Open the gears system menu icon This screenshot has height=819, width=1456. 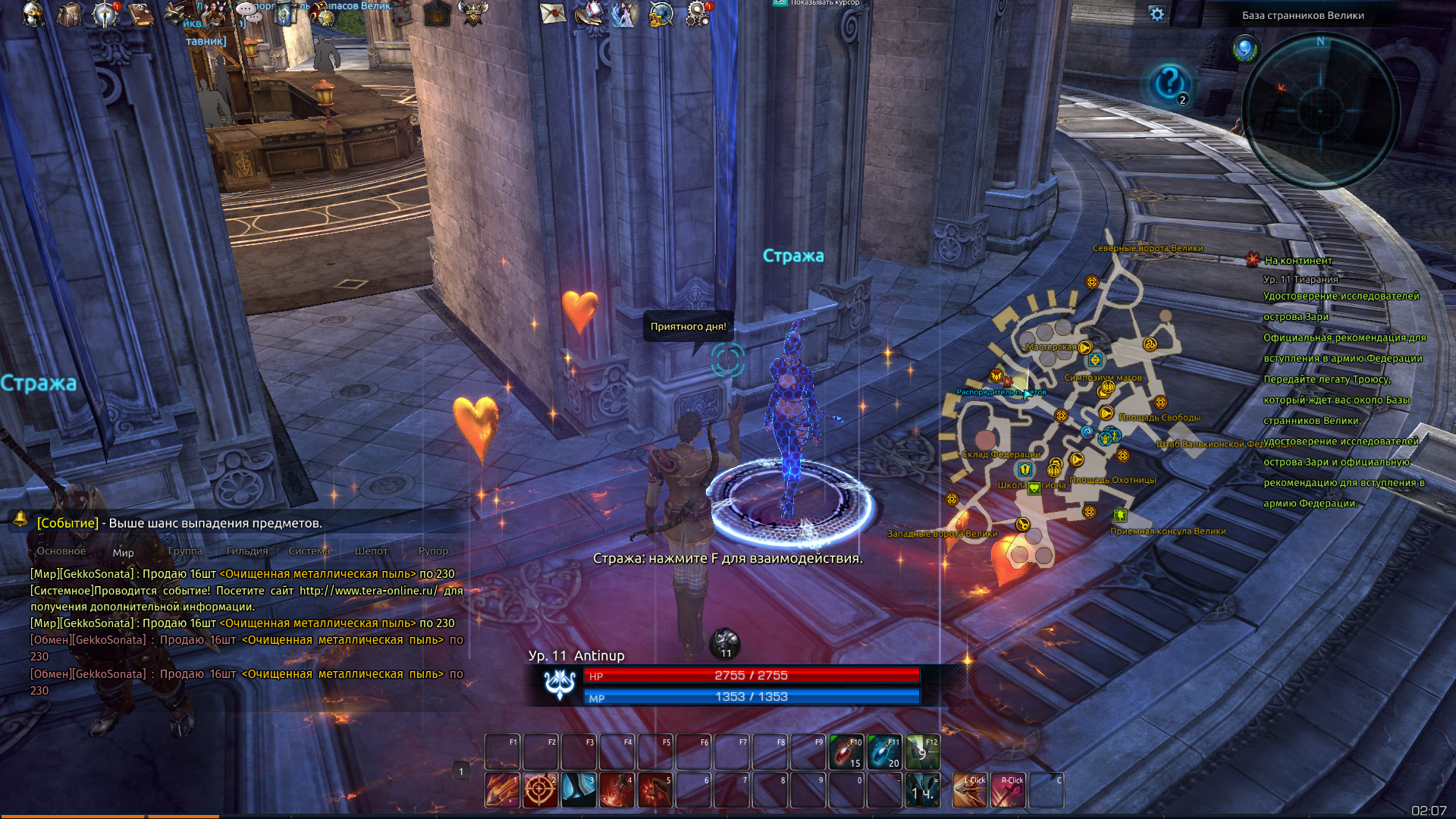pyautogui.click(x=697, y=14)
